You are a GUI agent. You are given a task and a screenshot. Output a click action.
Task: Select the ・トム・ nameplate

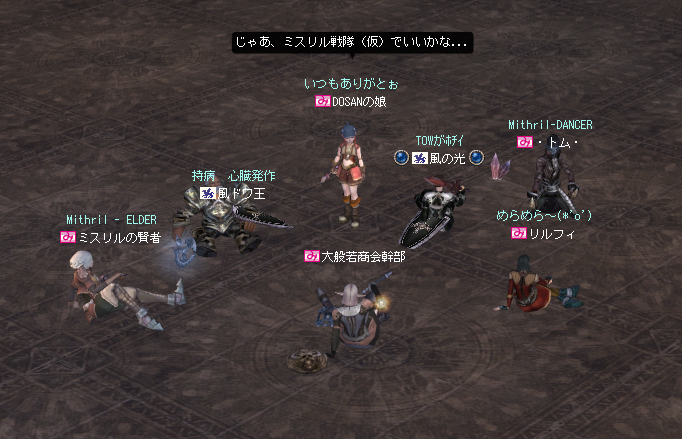[x=550, y=142]
